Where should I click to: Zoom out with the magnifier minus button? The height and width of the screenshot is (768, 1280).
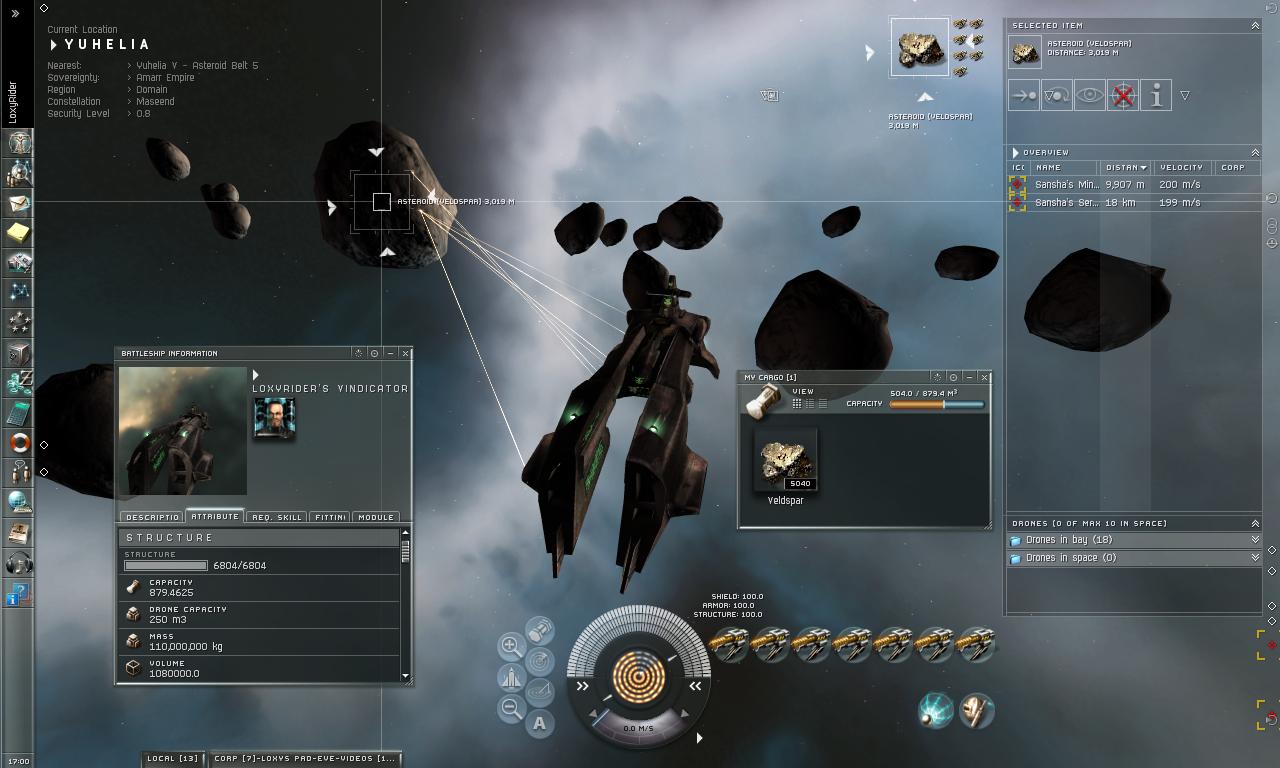click(511, 709)
